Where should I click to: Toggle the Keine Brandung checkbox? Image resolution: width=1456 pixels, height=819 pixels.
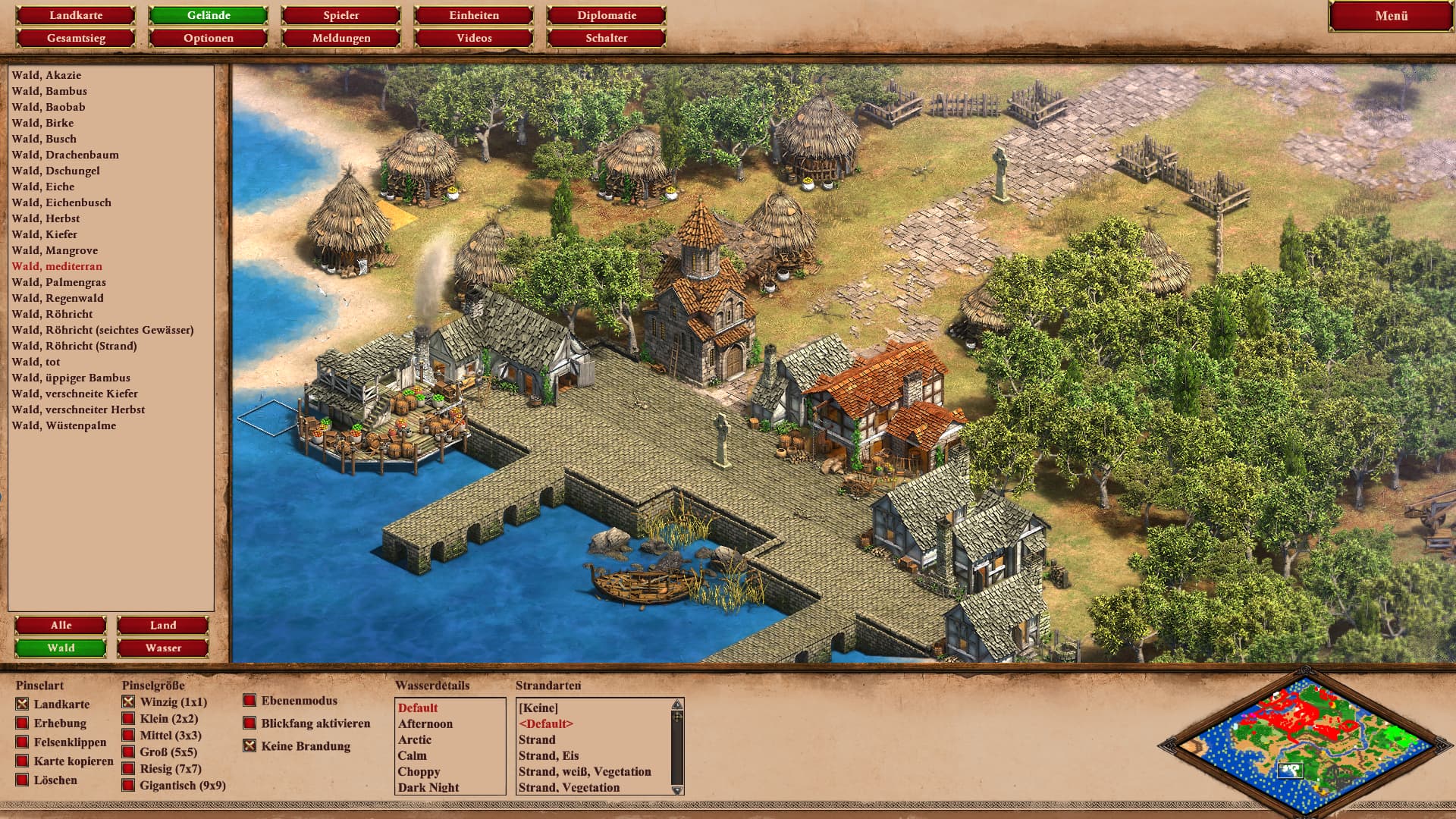249,746
